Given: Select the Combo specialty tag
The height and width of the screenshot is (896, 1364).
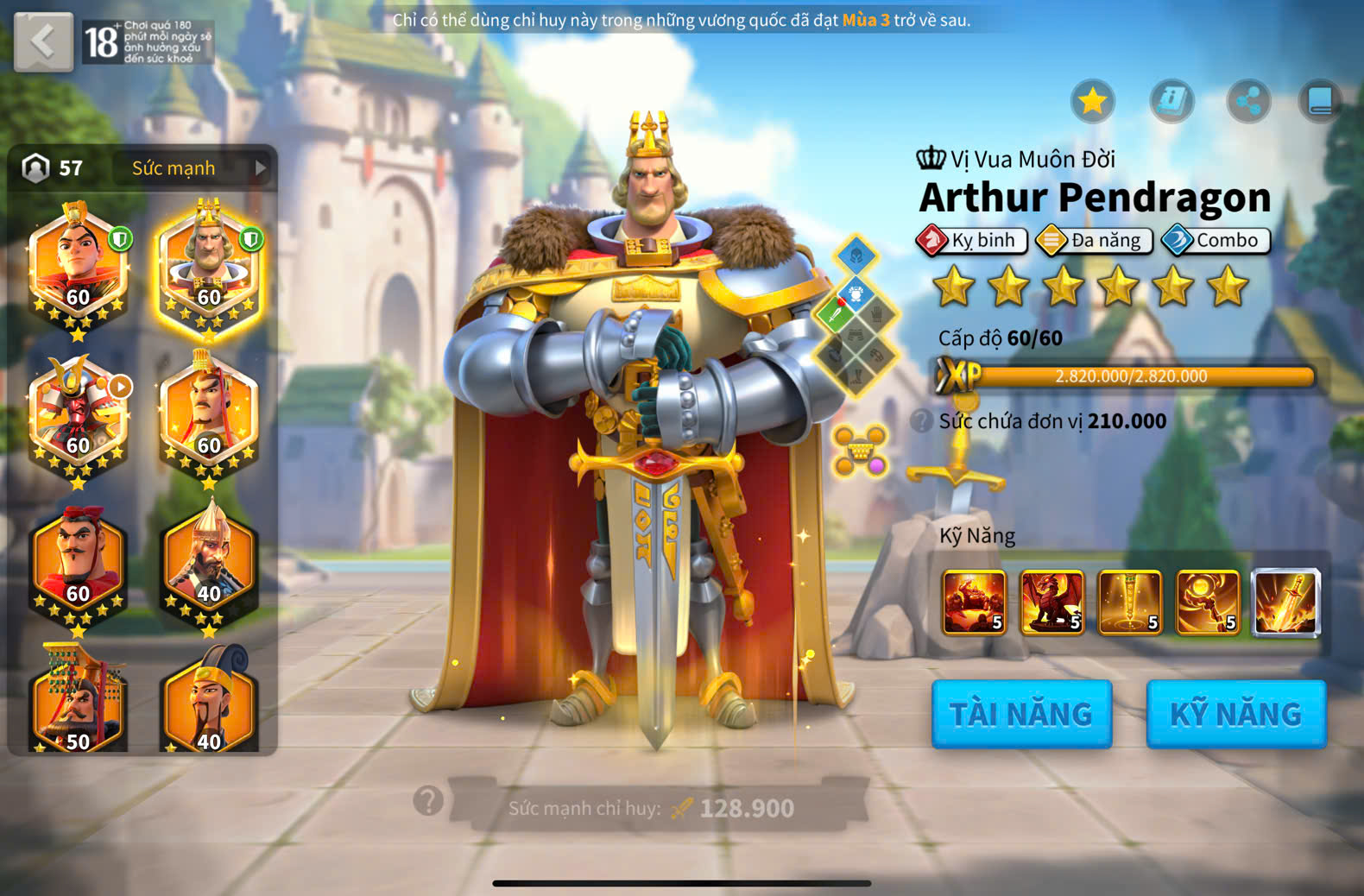Looking at the screenshot, I should (1216, 240).
